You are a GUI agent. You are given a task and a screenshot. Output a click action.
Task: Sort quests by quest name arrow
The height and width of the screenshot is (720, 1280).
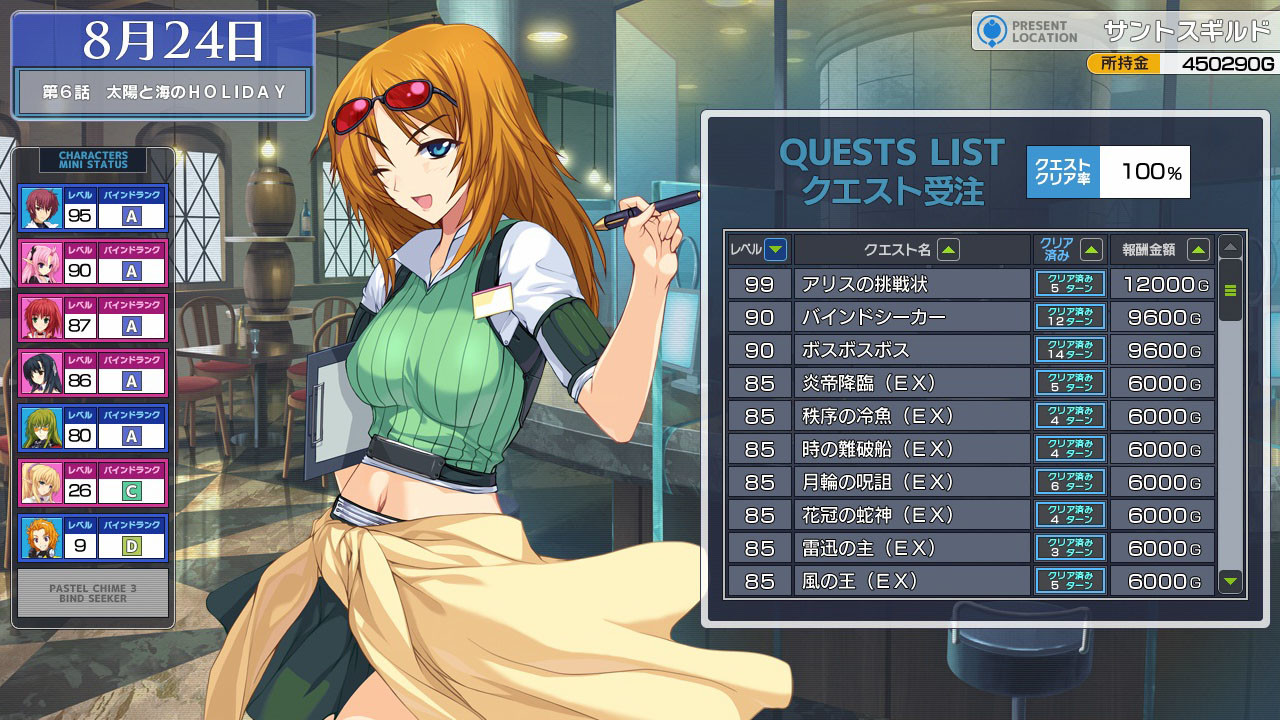[948, 250]
